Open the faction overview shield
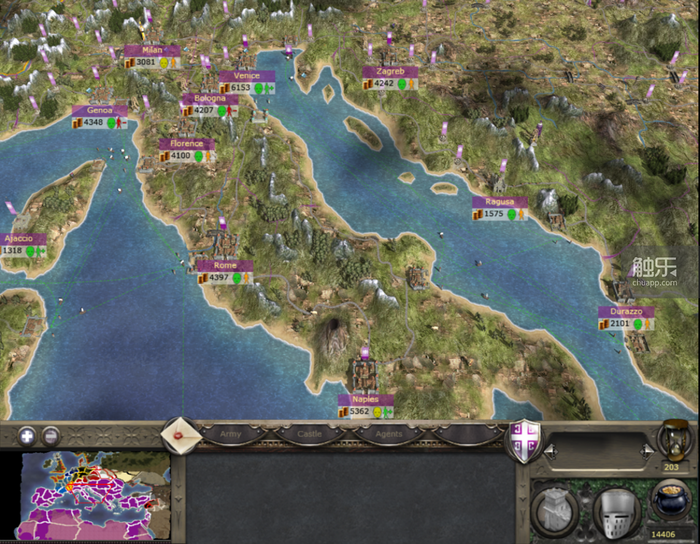The width and height of the screenshot is (700, 544). [x=523, y=441]
